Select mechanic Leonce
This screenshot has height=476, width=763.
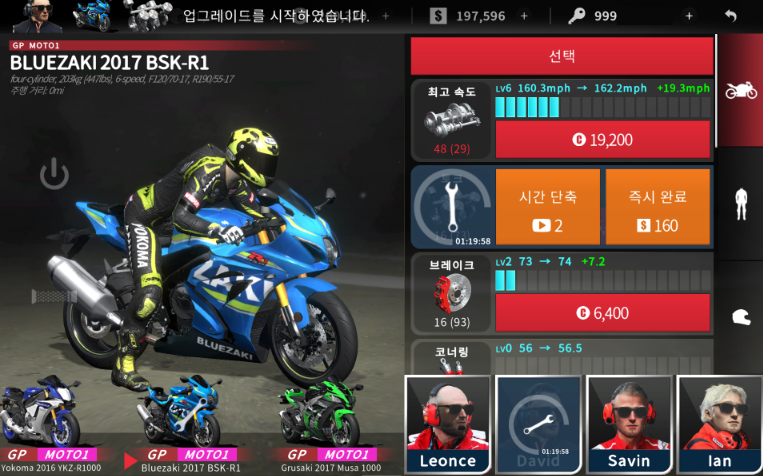(x=447, y=423)
